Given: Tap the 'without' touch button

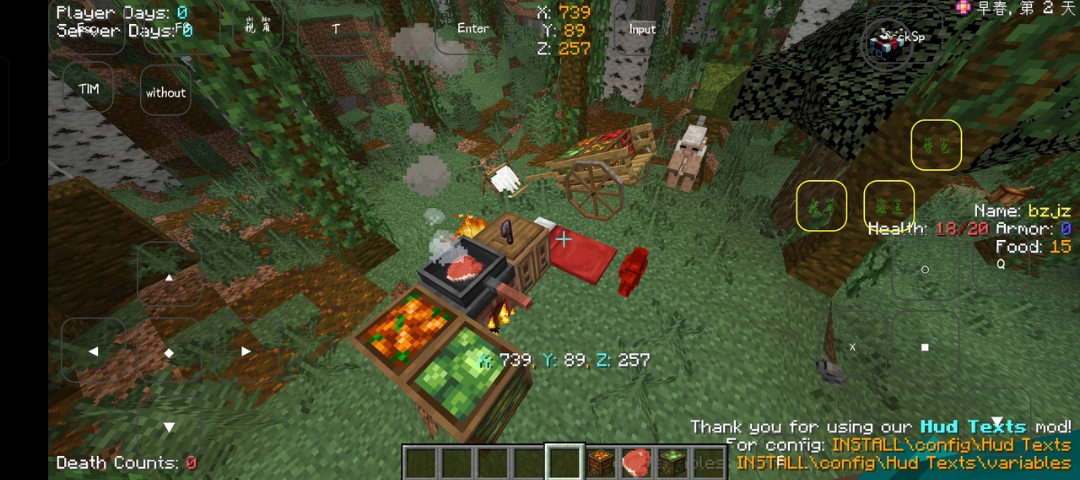Looking at the screenshot, I should (166, 93).
